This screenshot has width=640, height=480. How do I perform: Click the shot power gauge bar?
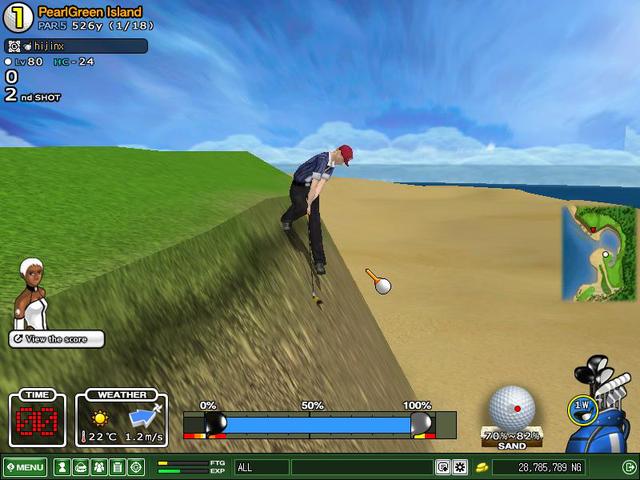[x=319, y=424]
